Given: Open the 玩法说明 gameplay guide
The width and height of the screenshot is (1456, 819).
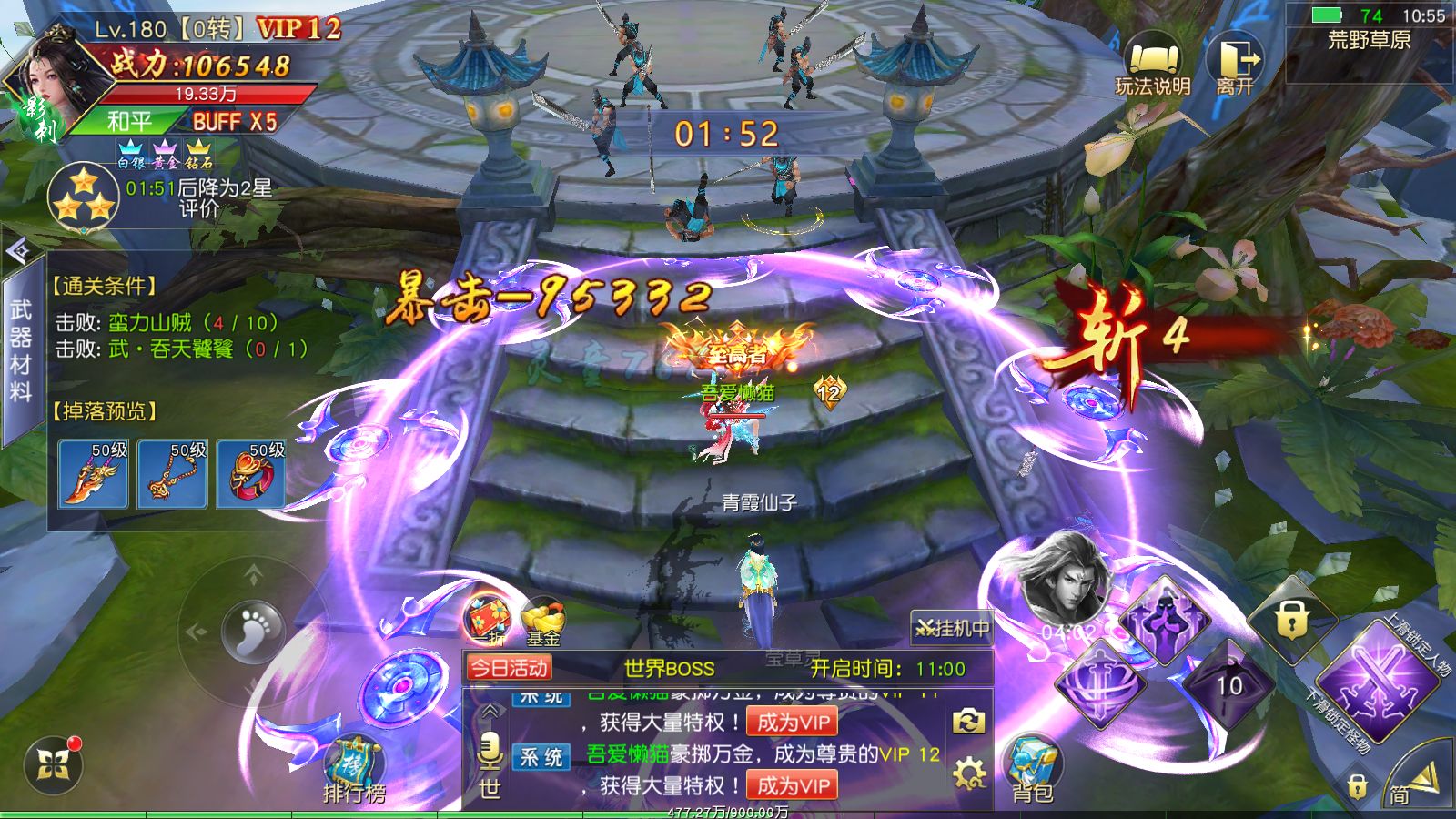Looking at the screenshot, I should (x=1153, y=65).
